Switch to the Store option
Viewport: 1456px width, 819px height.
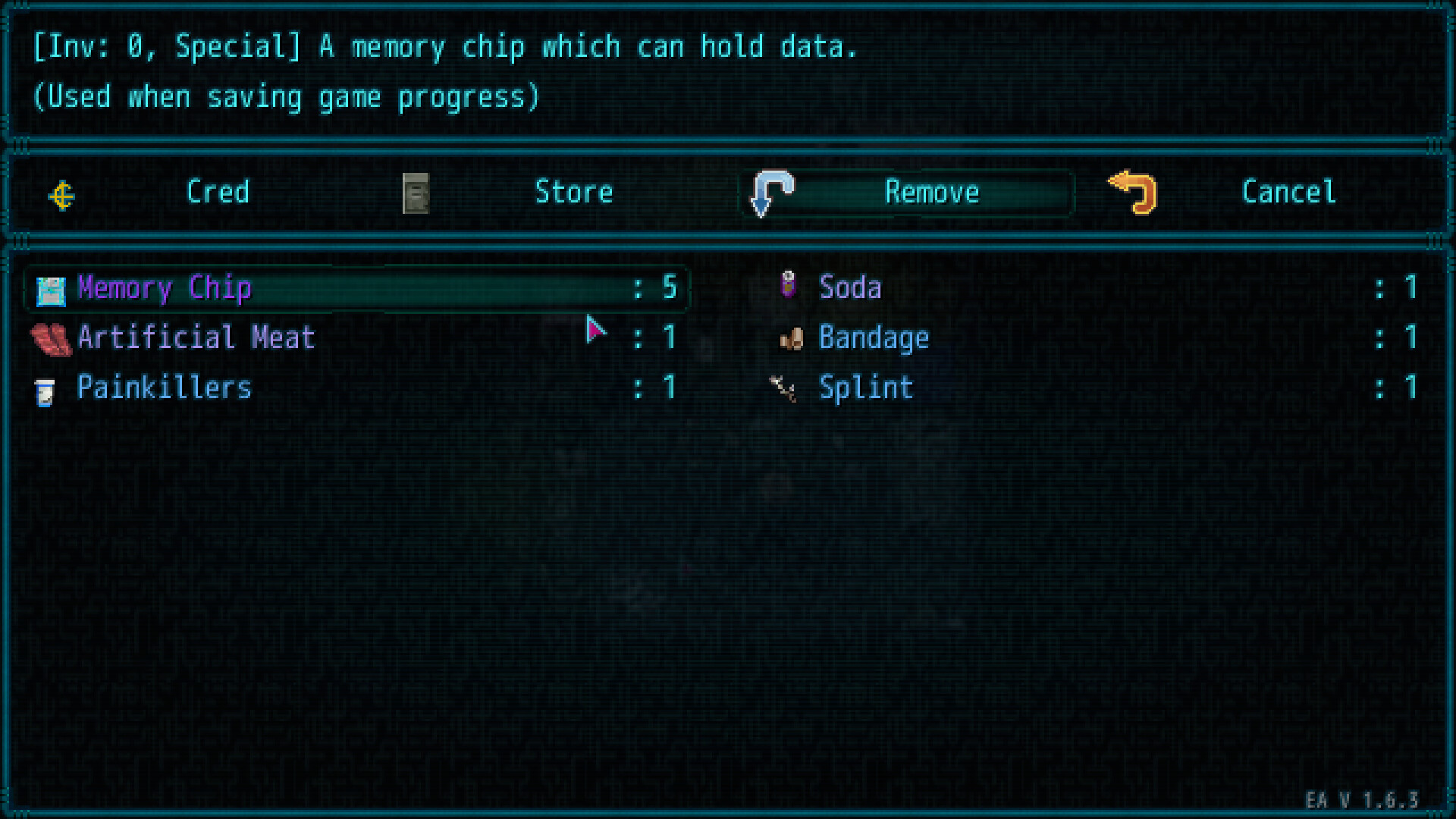pos(574,193)
